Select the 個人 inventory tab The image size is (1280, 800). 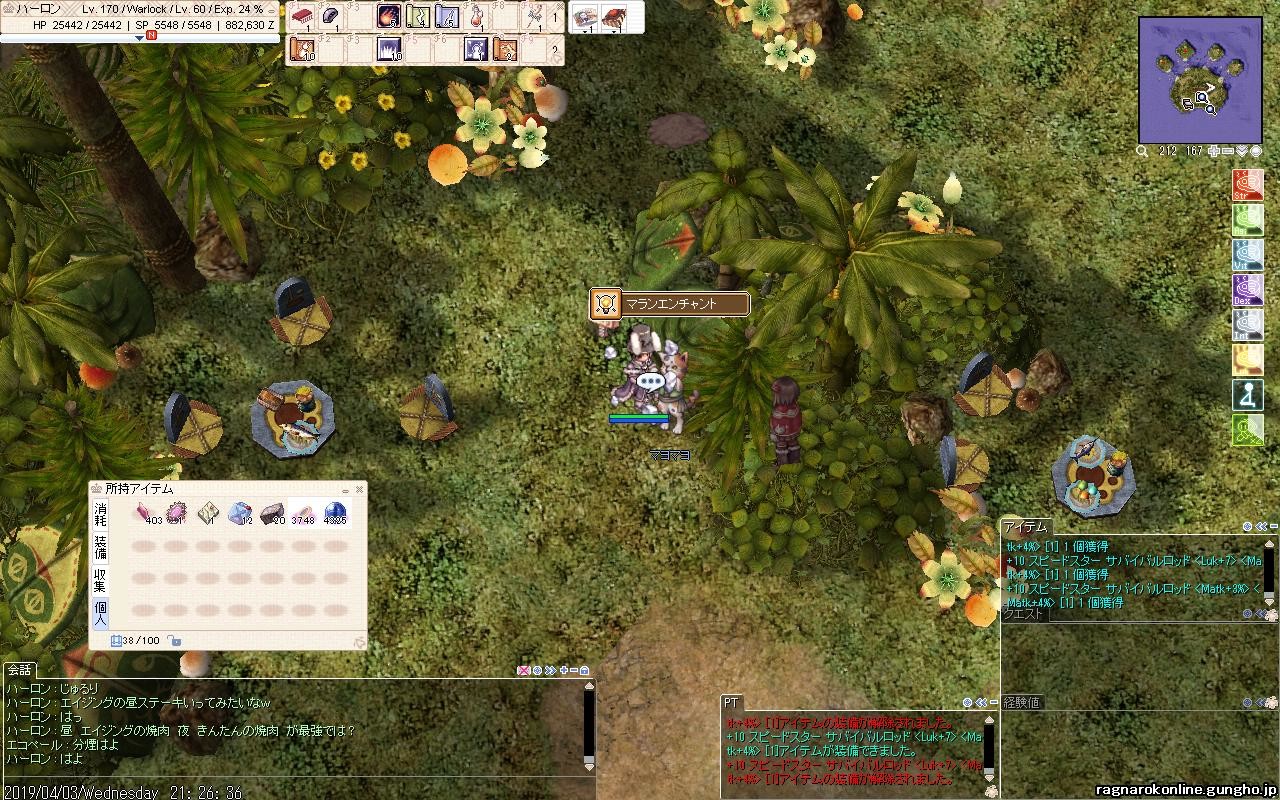100,612
